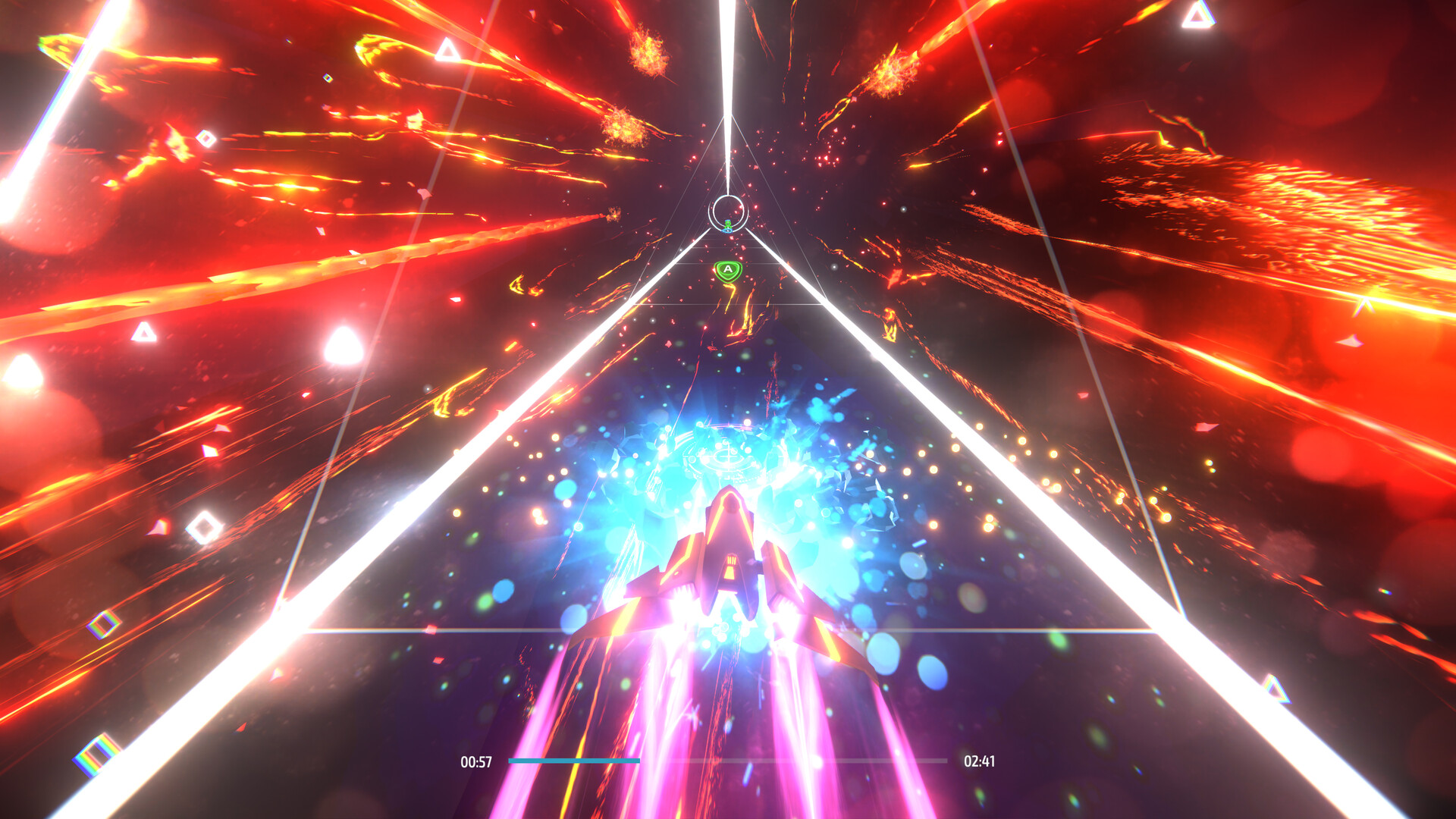Select the green A note marker
1456x819 pixels.
tap(727, 270)
